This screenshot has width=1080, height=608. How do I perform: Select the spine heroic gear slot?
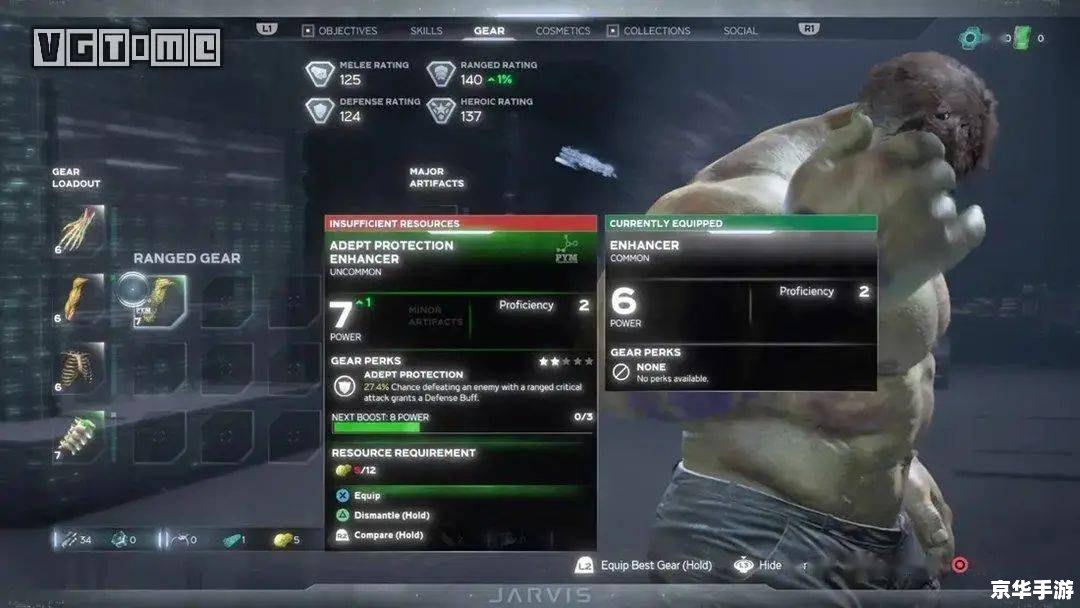click(x=78, y=436)
